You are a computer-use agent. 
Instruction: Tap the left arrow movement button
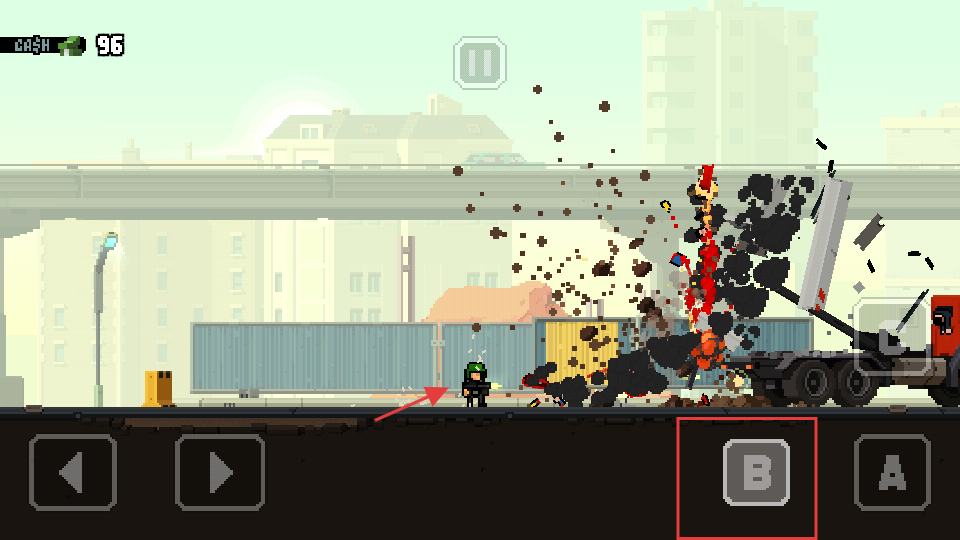74,472
